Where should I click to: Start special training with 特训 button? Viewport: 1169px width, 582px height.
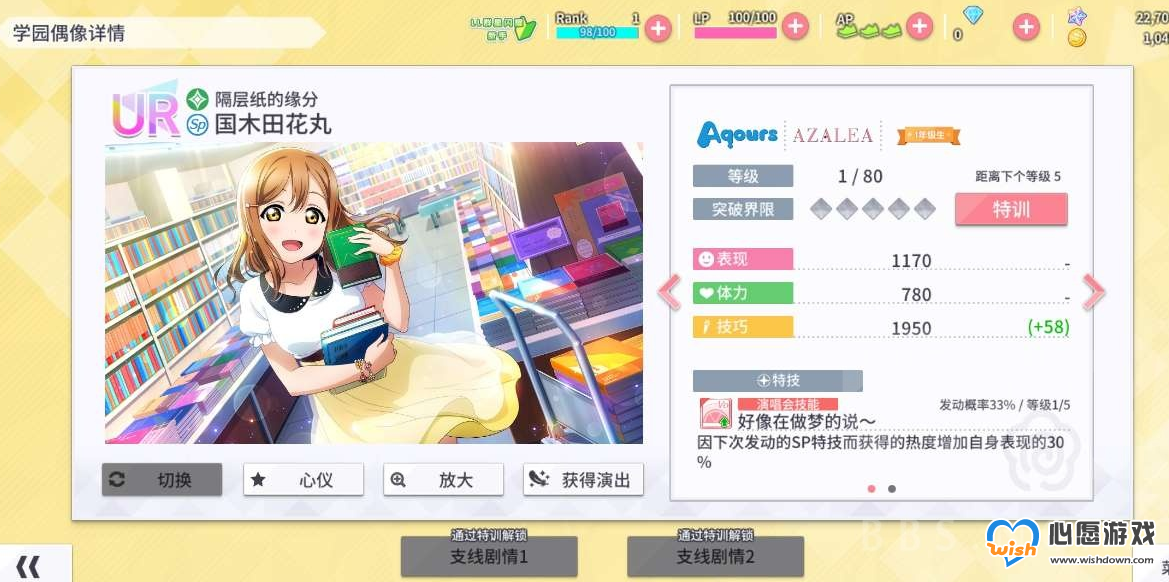click(x=1011, y=210)
